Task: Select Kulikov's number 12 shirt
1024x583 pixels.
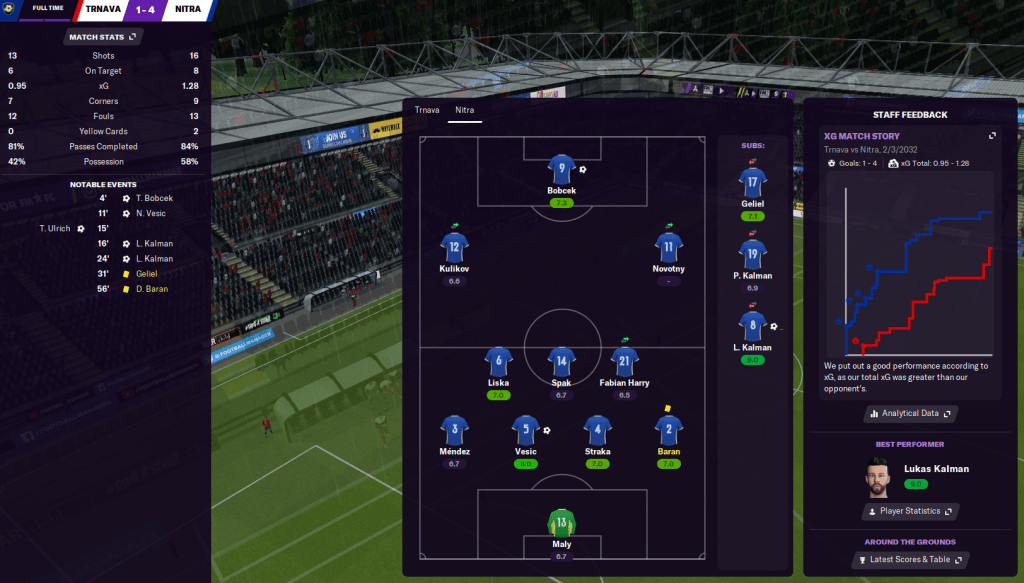Action: tap(454, 247)
